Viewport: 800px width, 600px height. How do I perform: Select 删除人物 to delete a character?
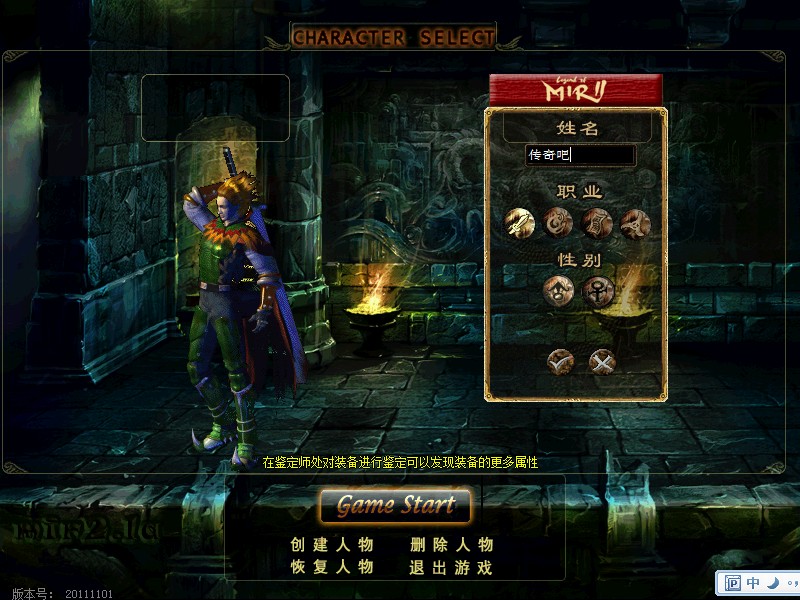pos(452,545)
